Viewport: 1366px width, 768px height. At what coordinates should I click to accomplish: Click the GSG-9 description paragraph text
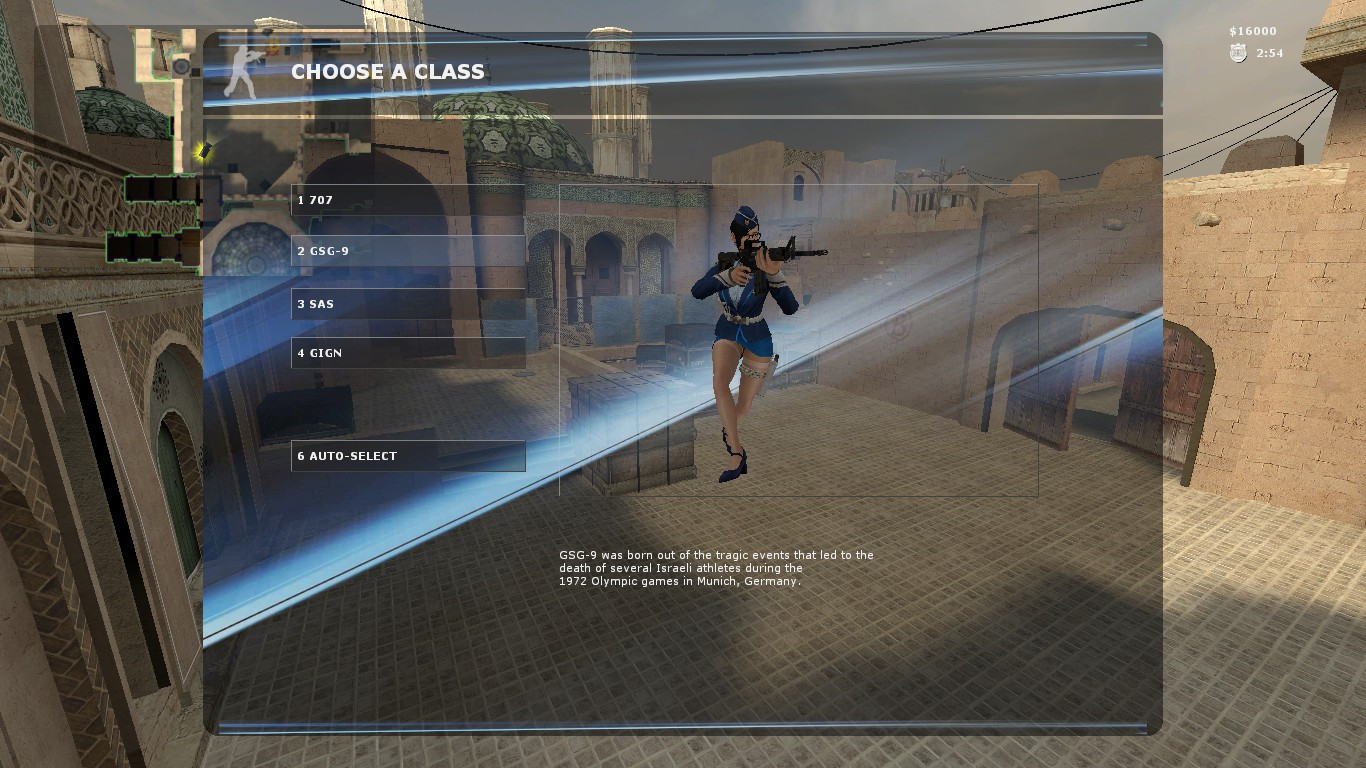point(716,567)
